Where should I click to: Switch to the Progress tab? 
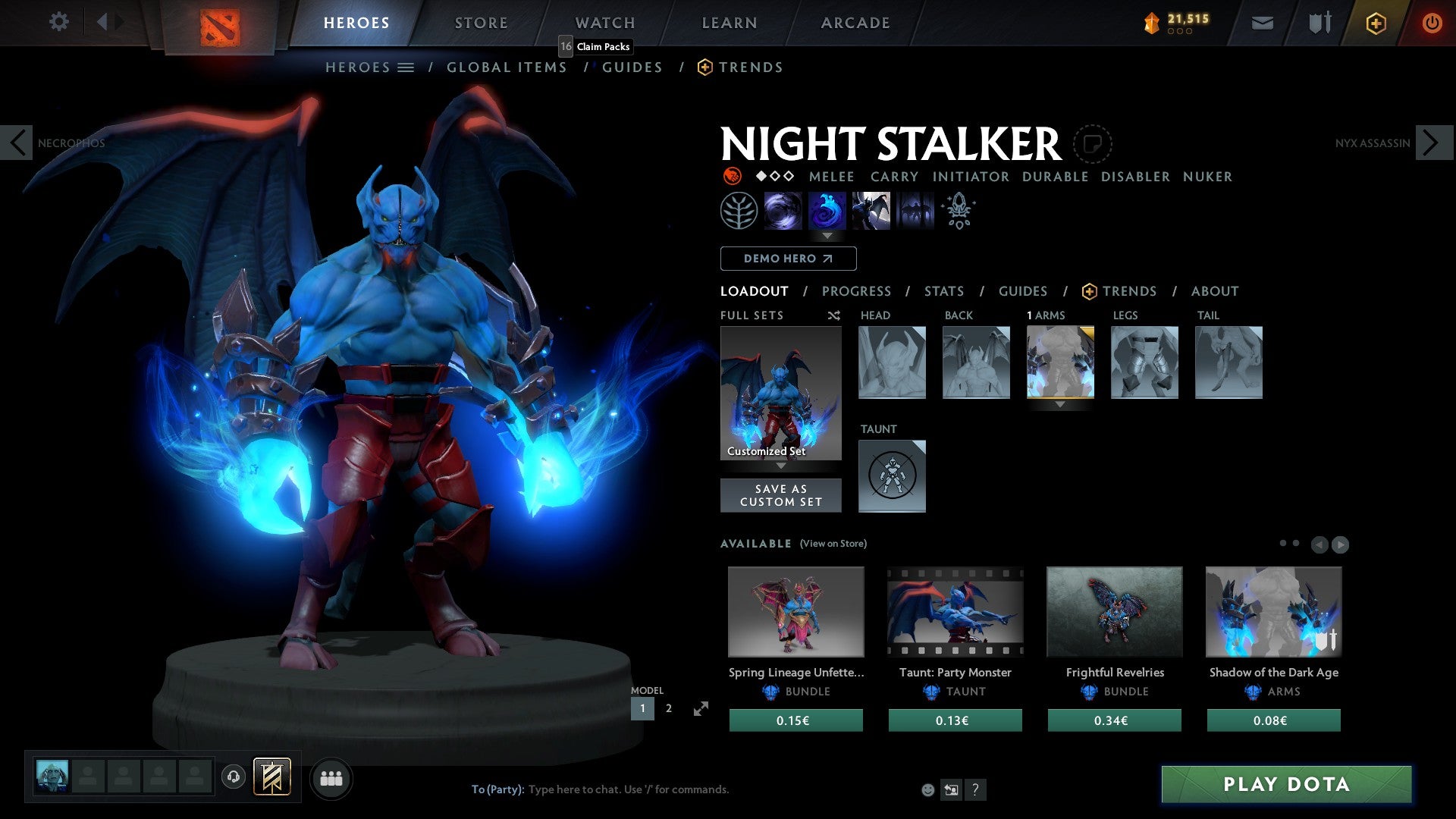pyautogui.click(x=857, y=291)
